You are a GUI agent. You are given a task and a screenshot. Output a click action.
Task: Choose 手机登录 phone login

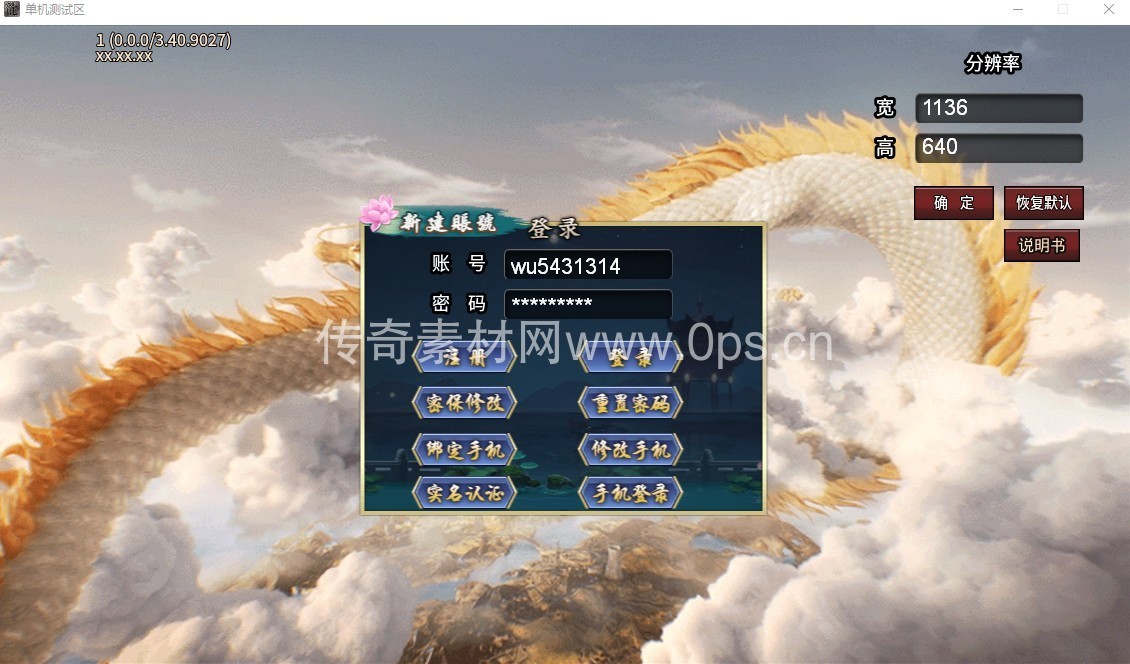pos(630,492)
